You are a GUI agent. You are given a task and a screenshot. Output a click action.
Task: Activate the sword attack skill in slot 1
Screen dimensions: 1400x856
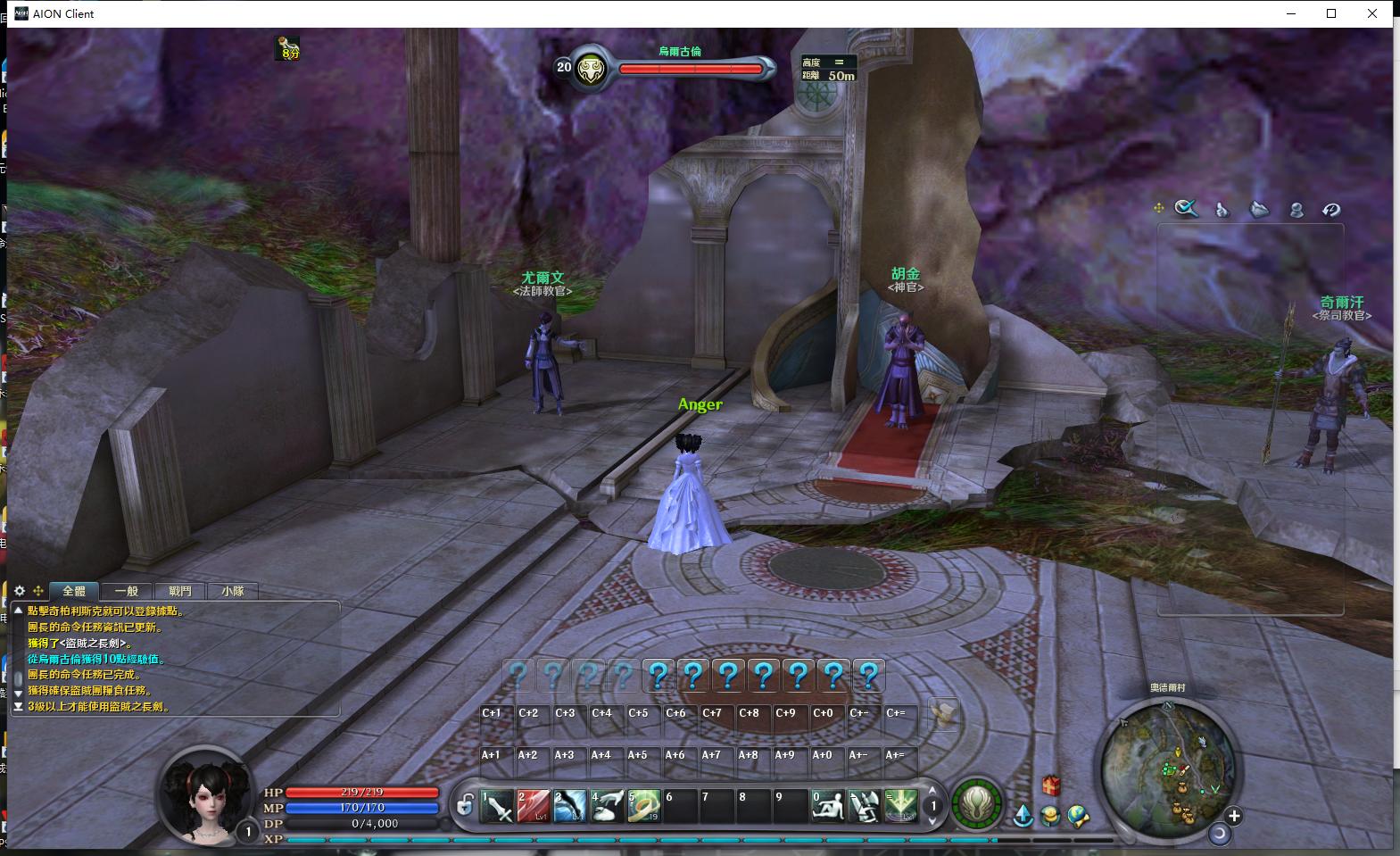tap(496, 806)
